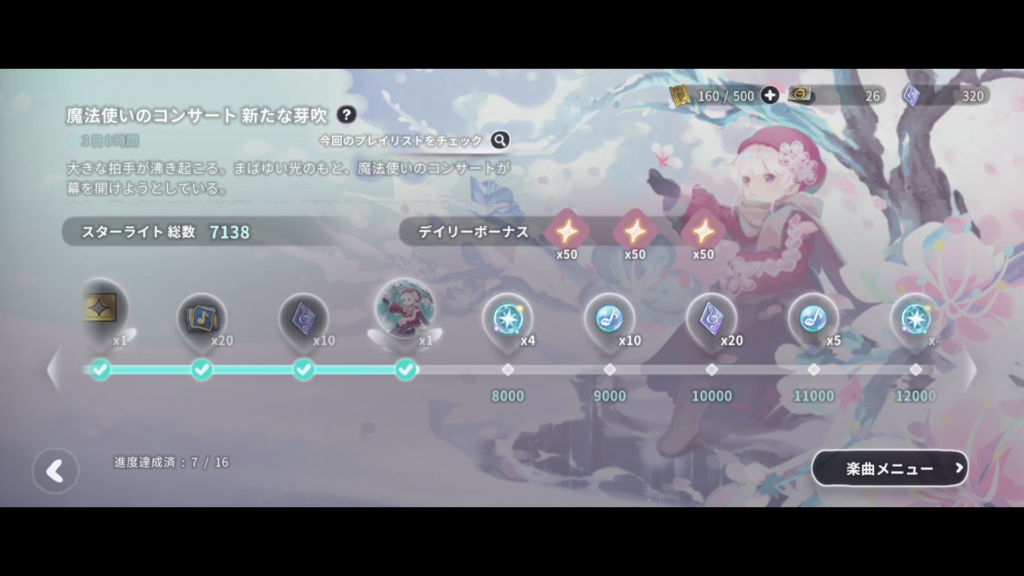Inspect the 9000 music note reward
The height and width of the screenshot is (576, 1024).
tap(609, 319)
